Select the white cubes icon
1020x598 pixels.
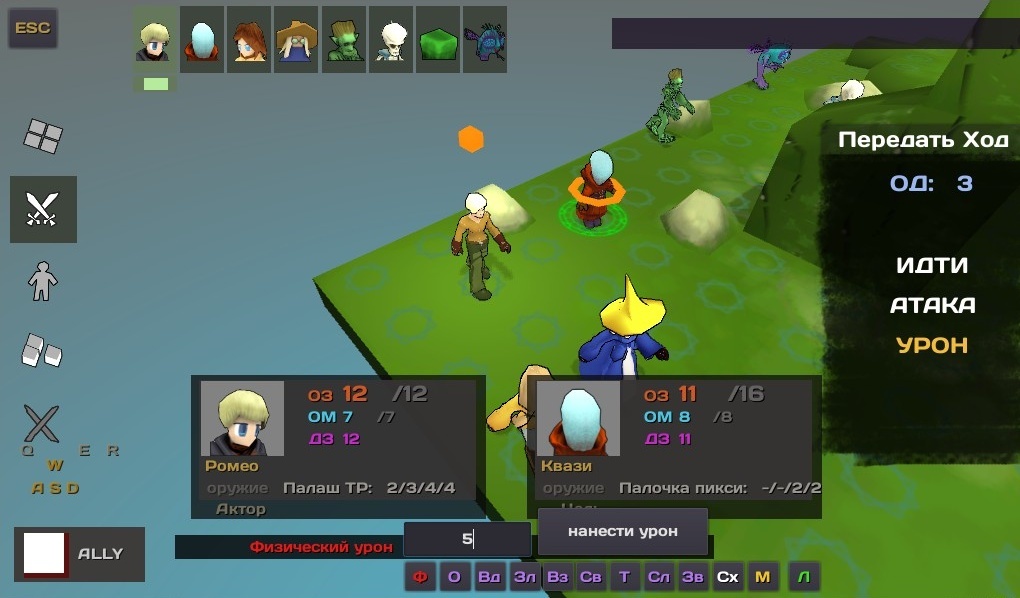[41, 349]
